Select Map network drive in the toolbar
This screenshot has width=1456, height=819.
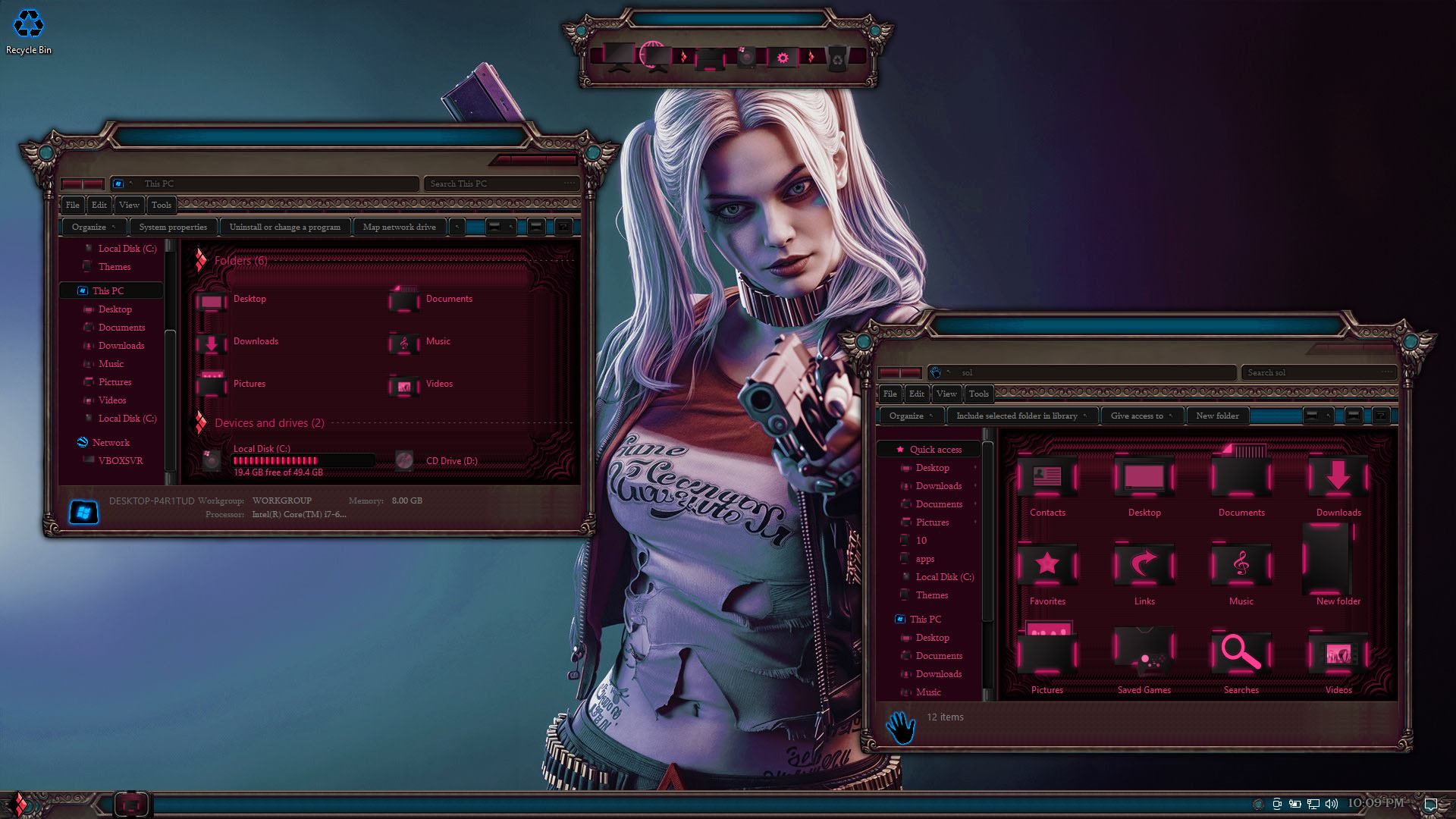click(399, 227)
